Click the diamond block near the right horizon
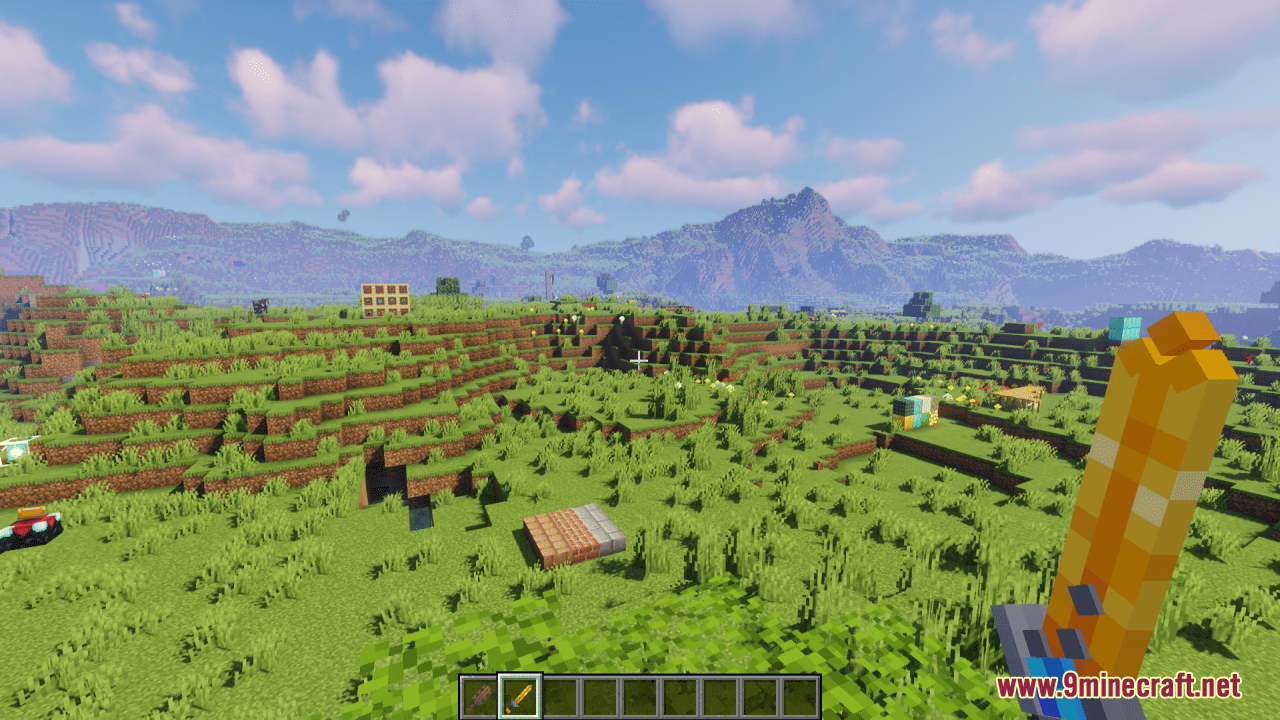The height and width of the screenshot is (720, 1280). [x=1125, y=327]
